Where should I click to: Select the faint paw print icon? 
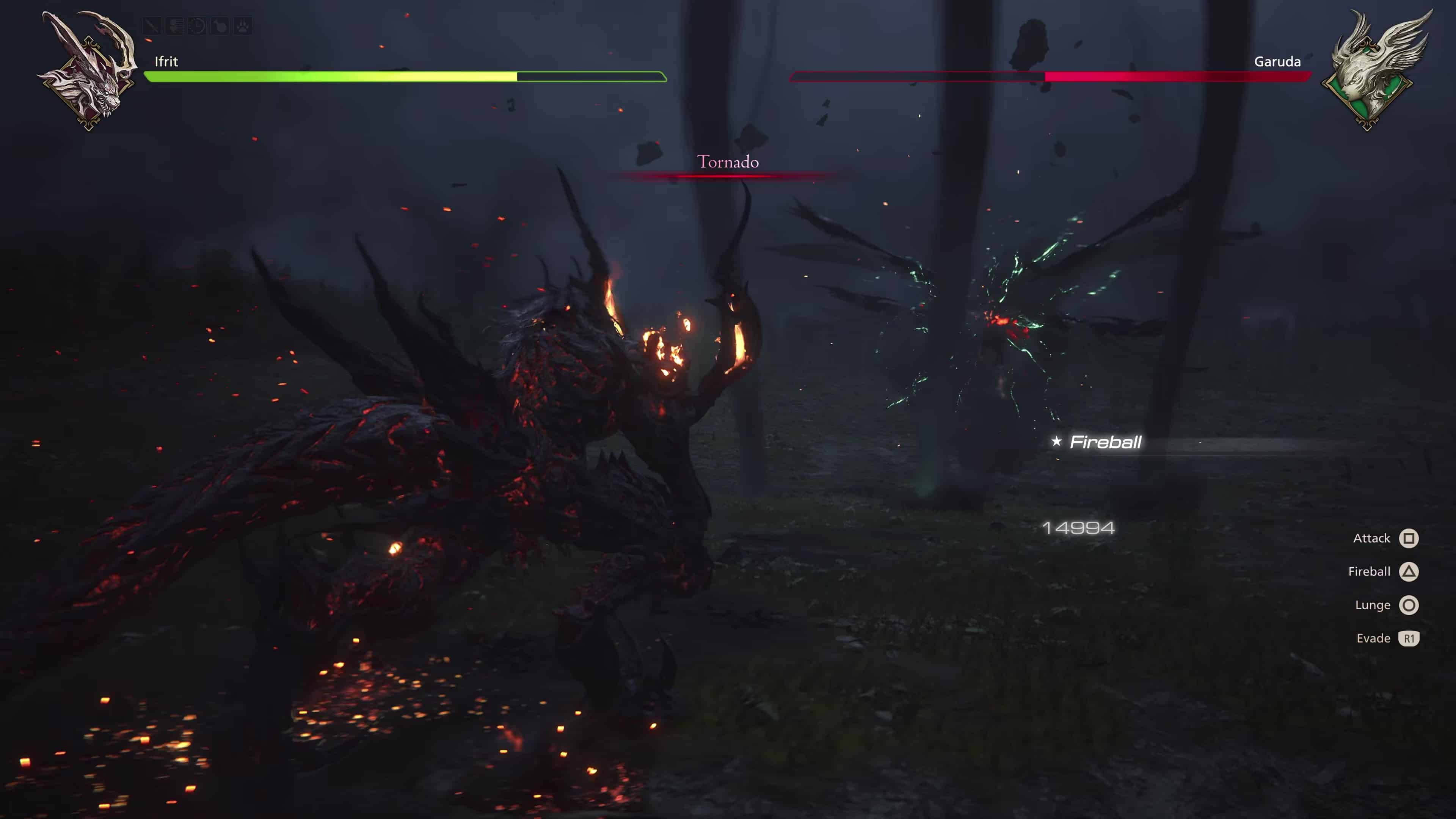point(243,26)
